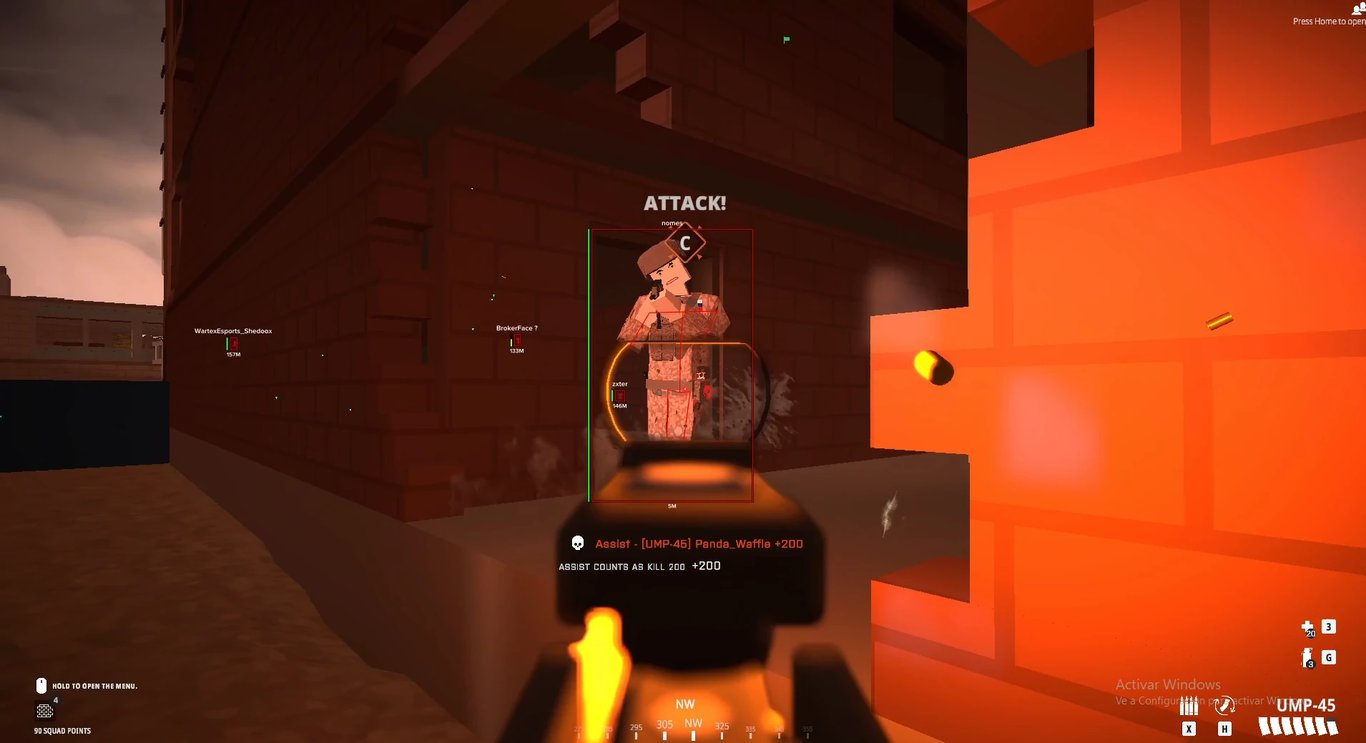Click the medkit icon showing 20 uses
The image size is (1366, 743).
click(1306, 628)
